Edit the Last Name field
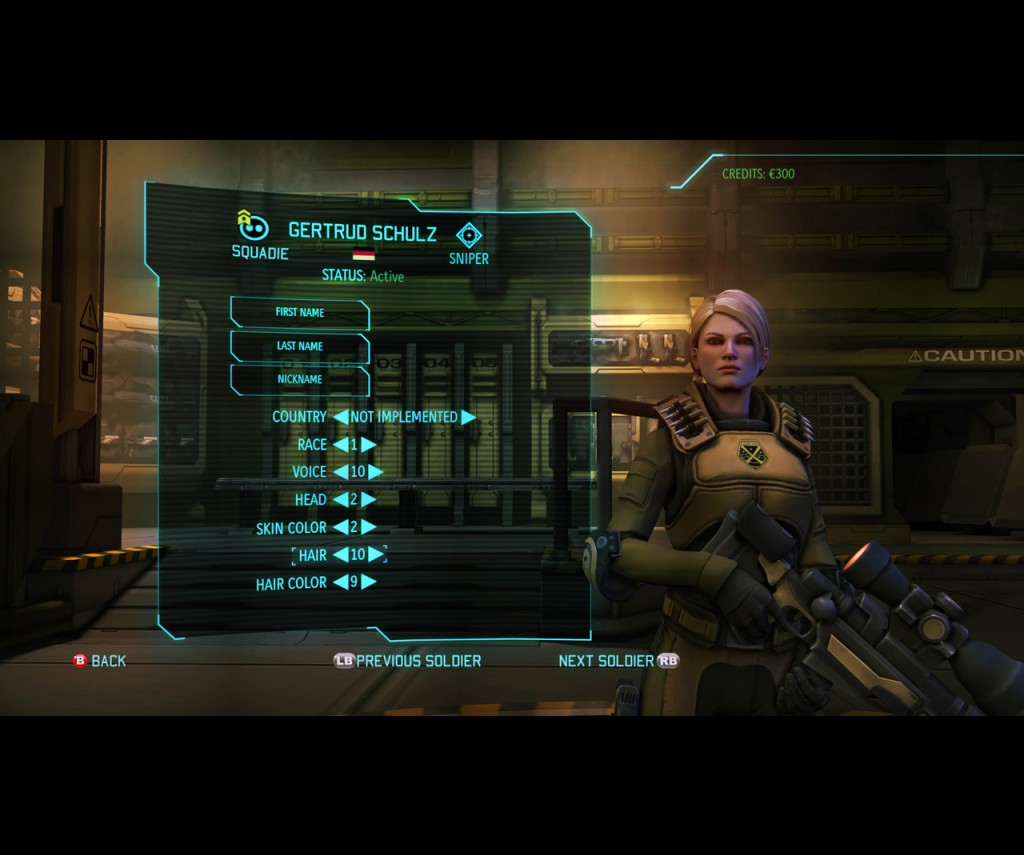 pyautogui.click(x=300, y=346)
